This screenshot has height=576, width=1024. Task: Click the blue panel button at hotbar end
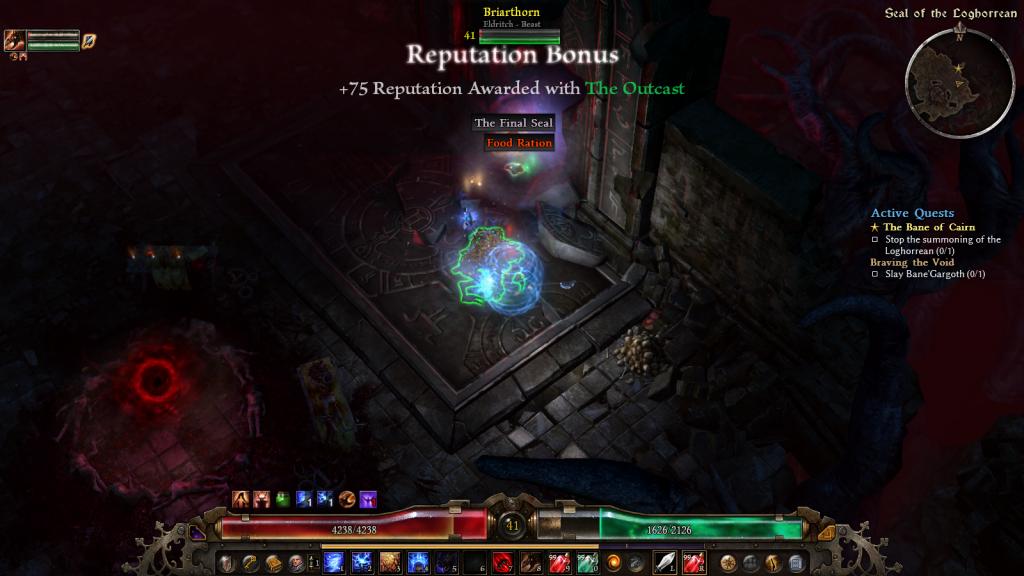(797, 562)
